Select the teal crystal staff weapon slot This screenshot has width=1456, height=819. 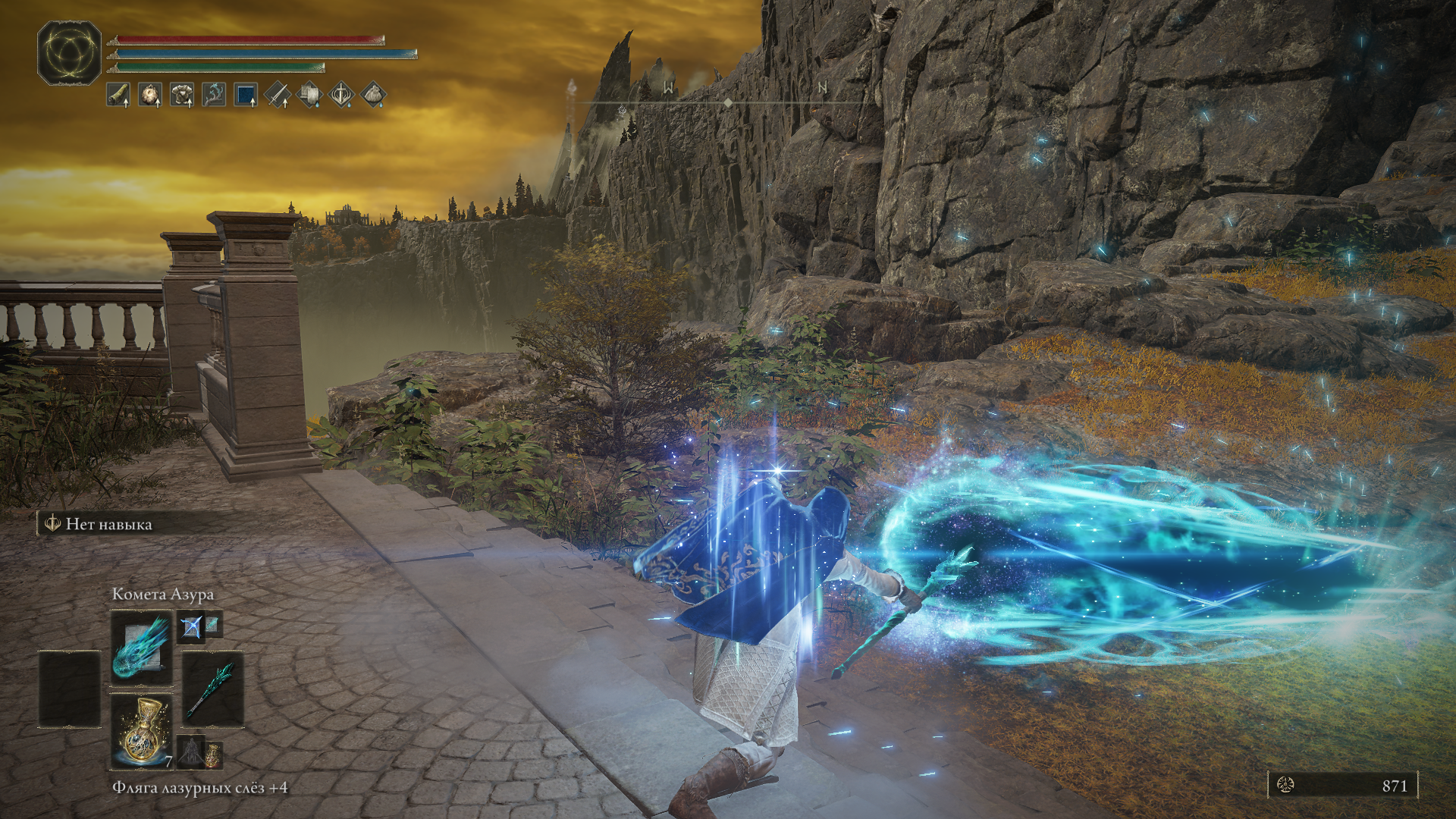pyautogui.click(x=212, y=689)
